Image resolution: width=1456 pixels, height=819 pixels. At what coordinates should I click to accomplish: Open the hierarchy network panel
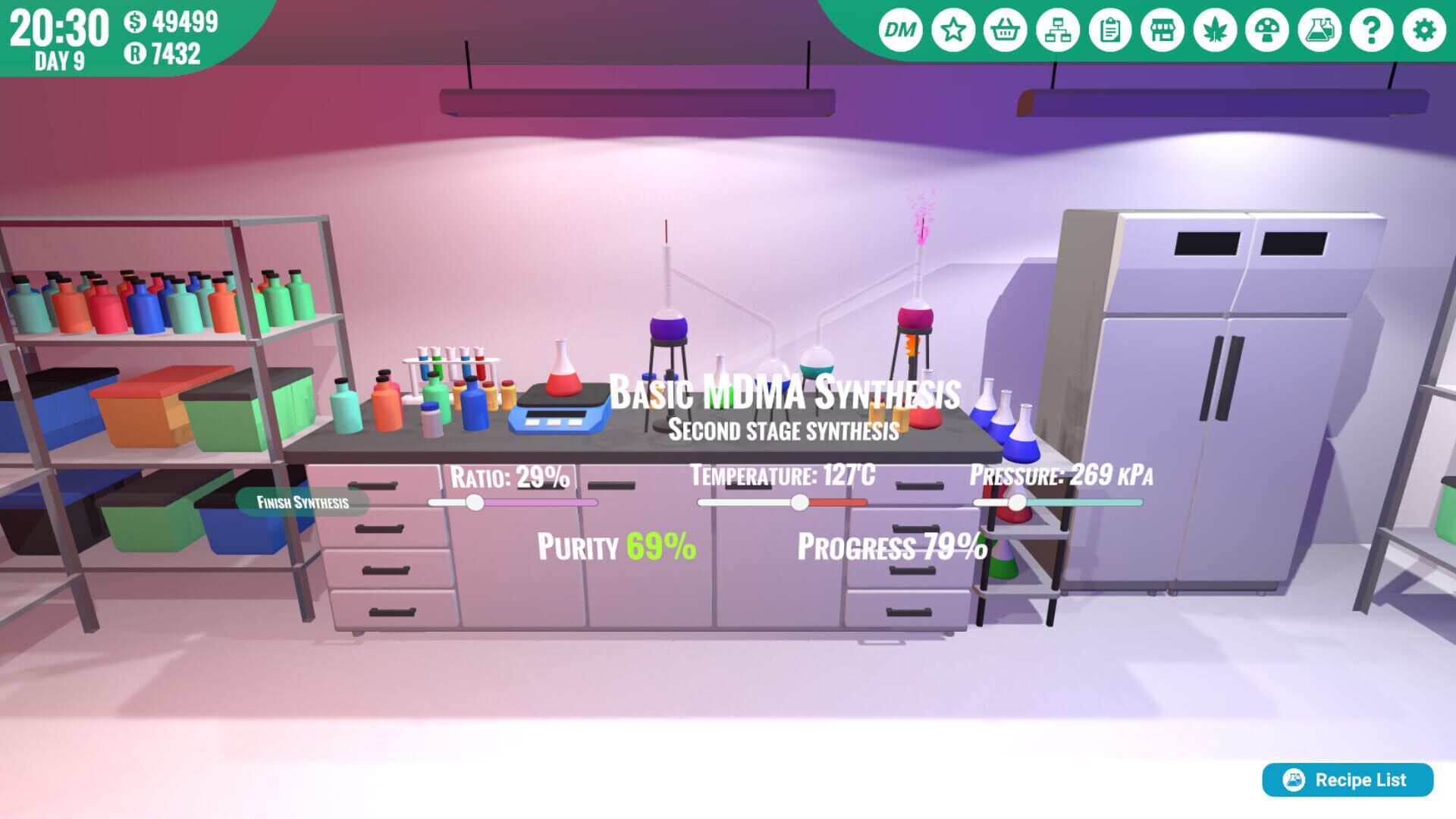pyautogui.click(x=1057, y=30)
